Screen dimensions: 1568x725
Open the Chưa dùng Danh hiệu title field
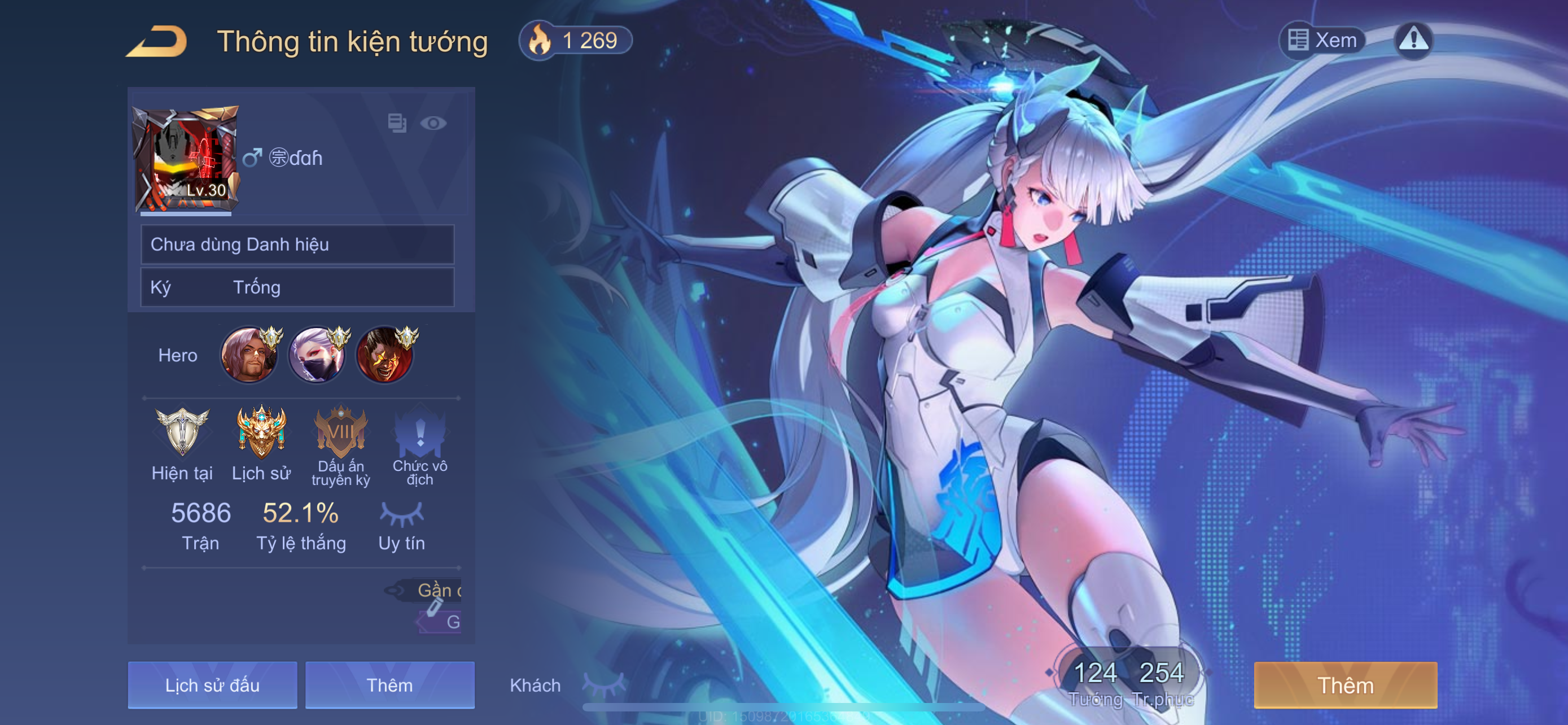297,244
